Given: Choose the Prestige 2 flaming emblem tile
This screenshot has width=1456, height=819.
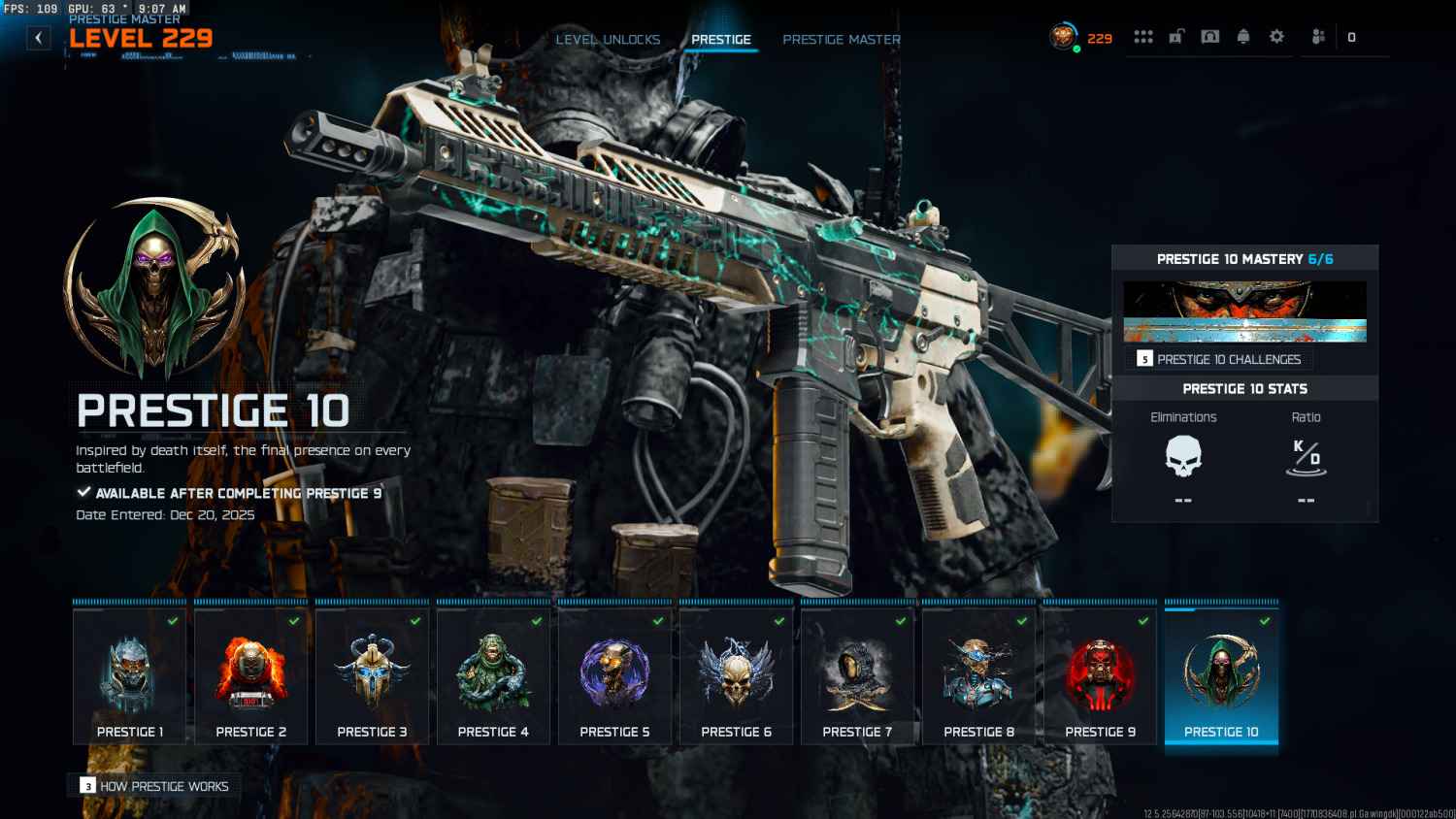Looking at the screenshot, I should [x=250, y=676].
